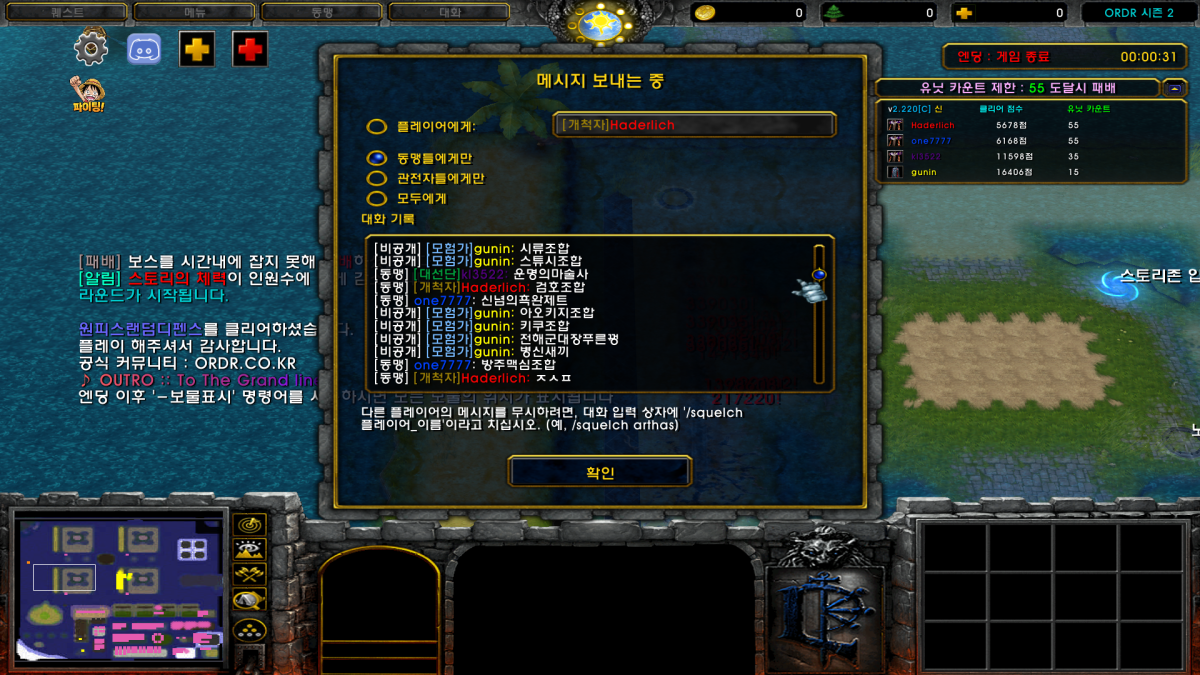Select the 플레이어에게 radio option
The height and width of the screenshot is (675, 1200).
[377, 127]
